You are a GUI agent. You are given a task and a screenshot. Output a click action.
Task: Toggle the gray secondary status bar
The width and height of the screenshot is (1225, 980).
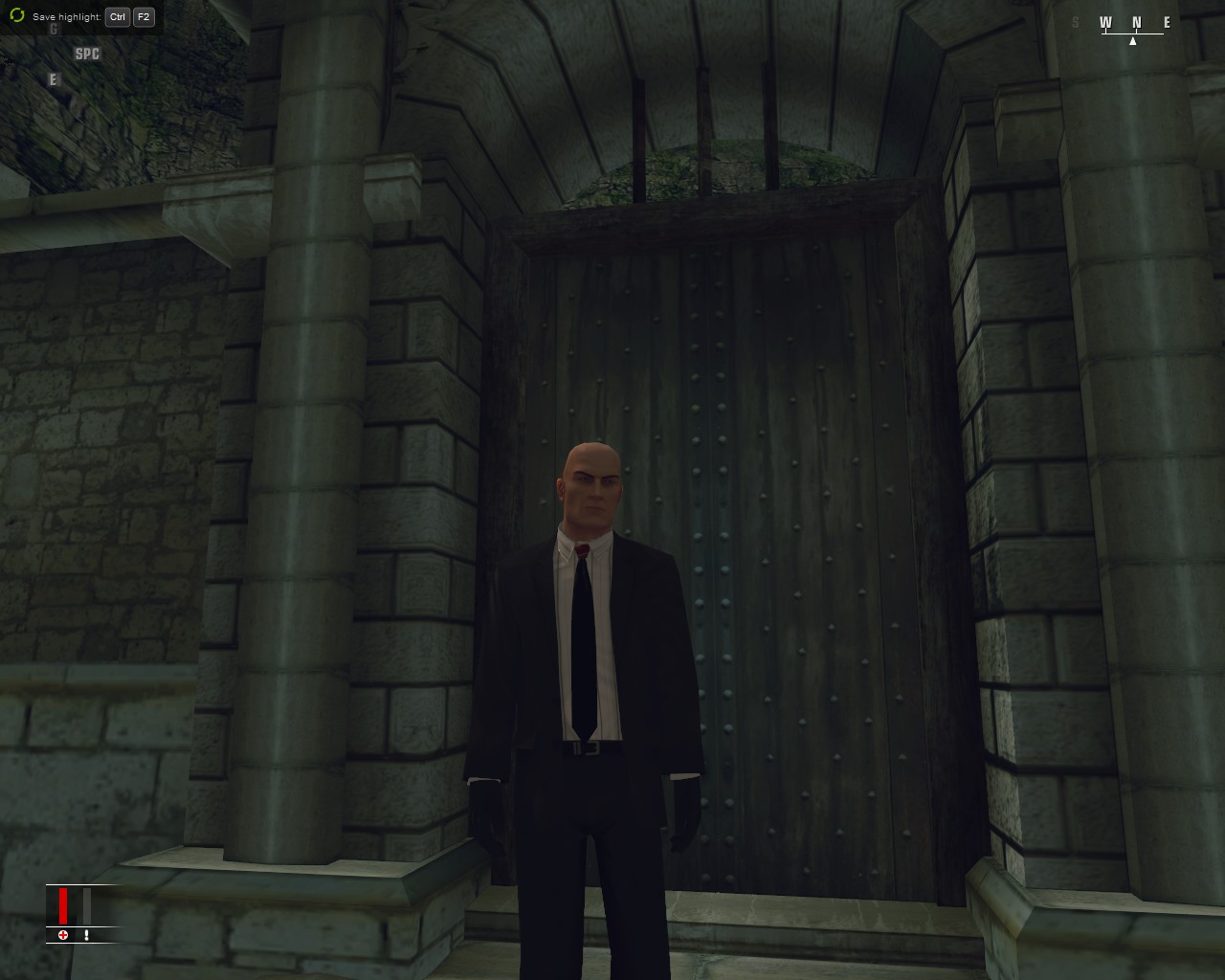(87, 906)
